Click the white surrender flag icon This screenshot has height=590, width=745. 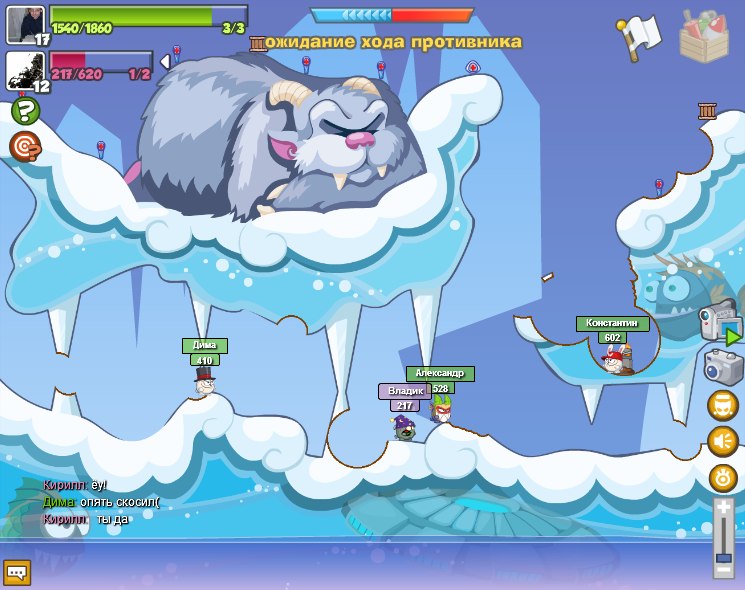point(640,36)
